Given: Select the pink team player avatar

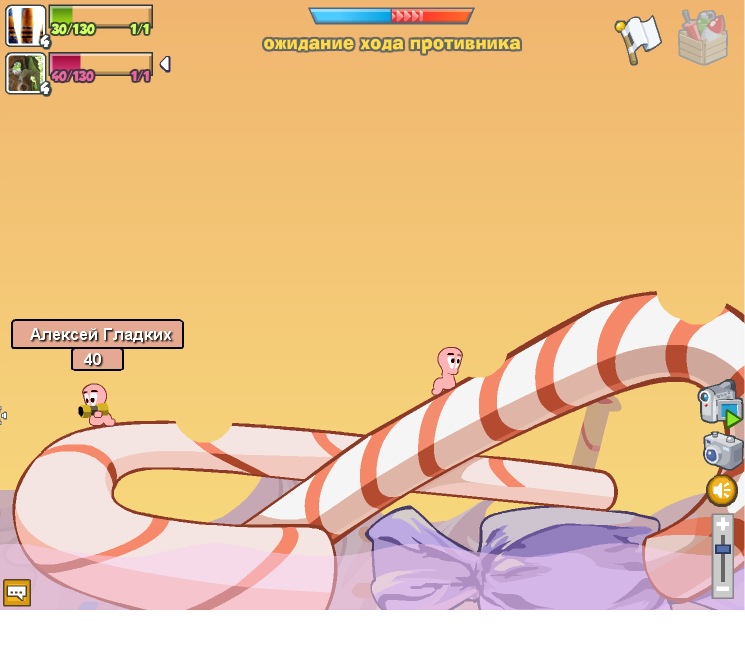Looking at the screenshot, I should click(25, 73).
